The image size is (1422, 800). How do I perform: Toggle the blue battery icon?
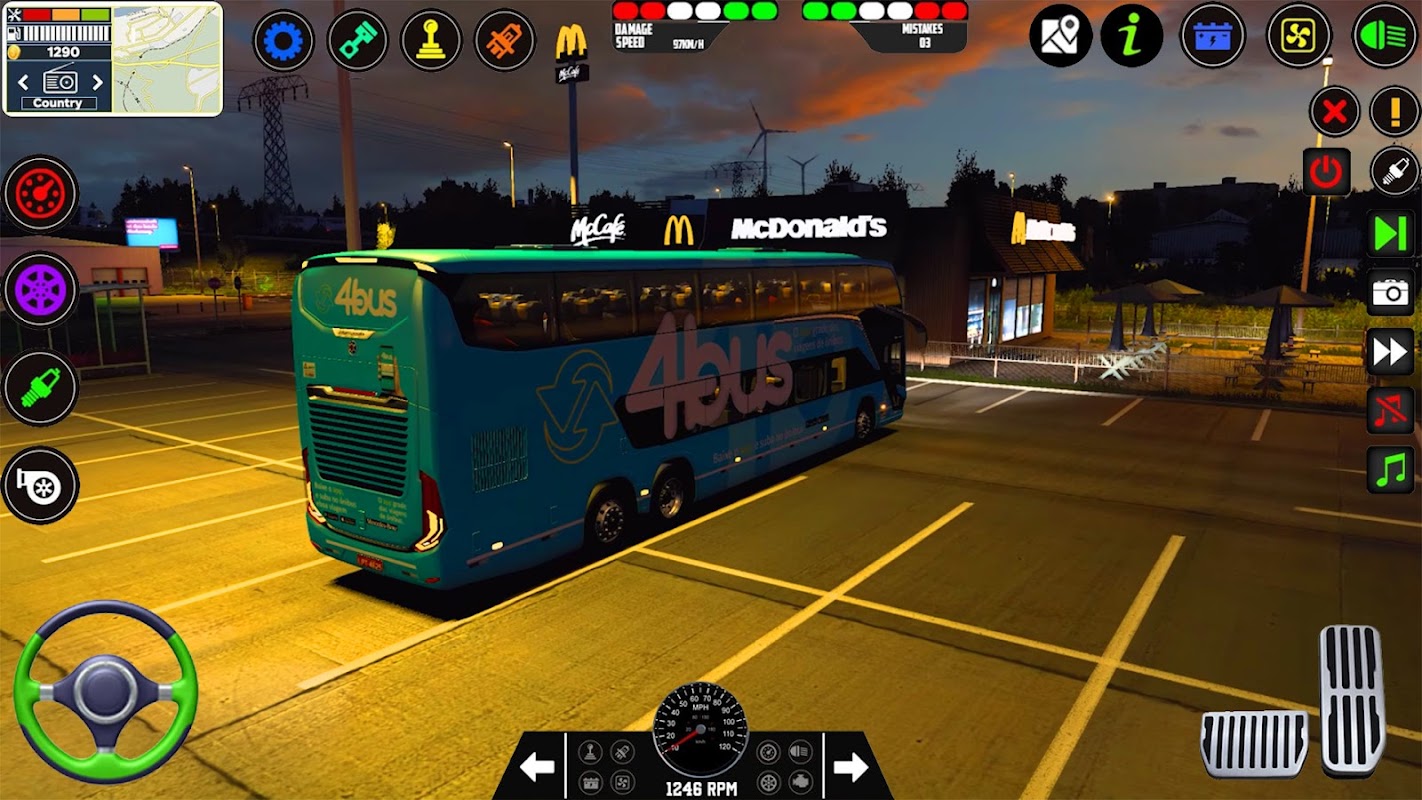[1213, 36]
